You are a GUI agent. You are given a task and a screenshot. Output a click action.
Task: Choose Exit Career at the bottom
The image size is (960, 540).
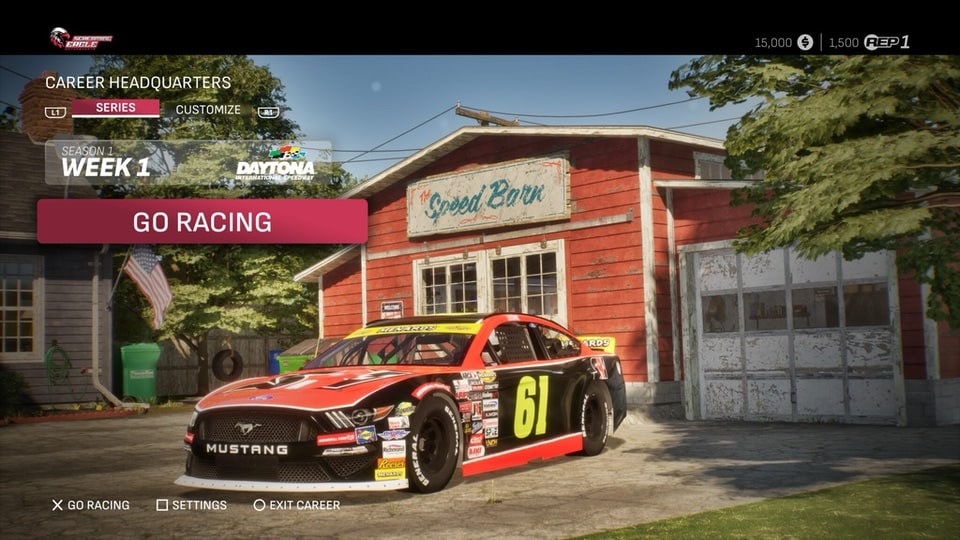[x=296, y=505]
